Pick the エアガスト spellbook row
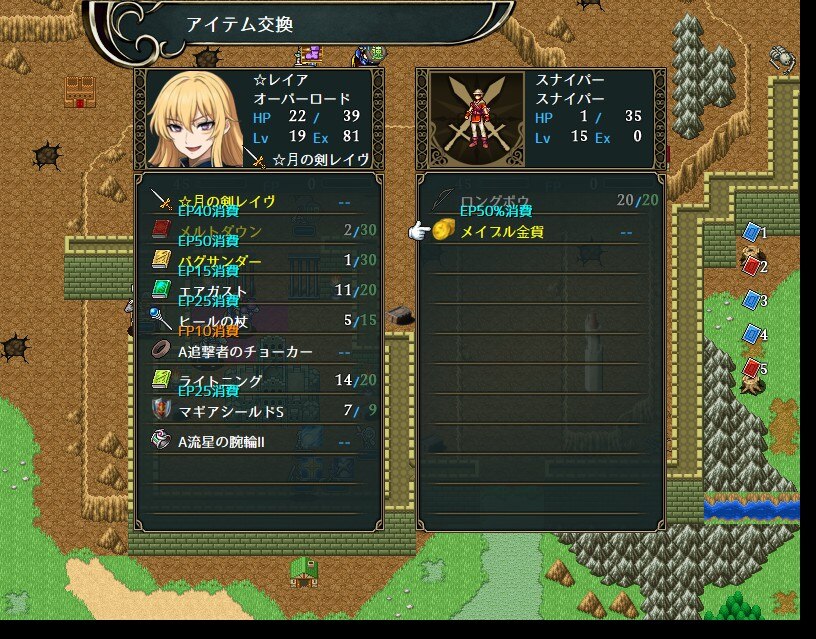 tap(257, 291)
